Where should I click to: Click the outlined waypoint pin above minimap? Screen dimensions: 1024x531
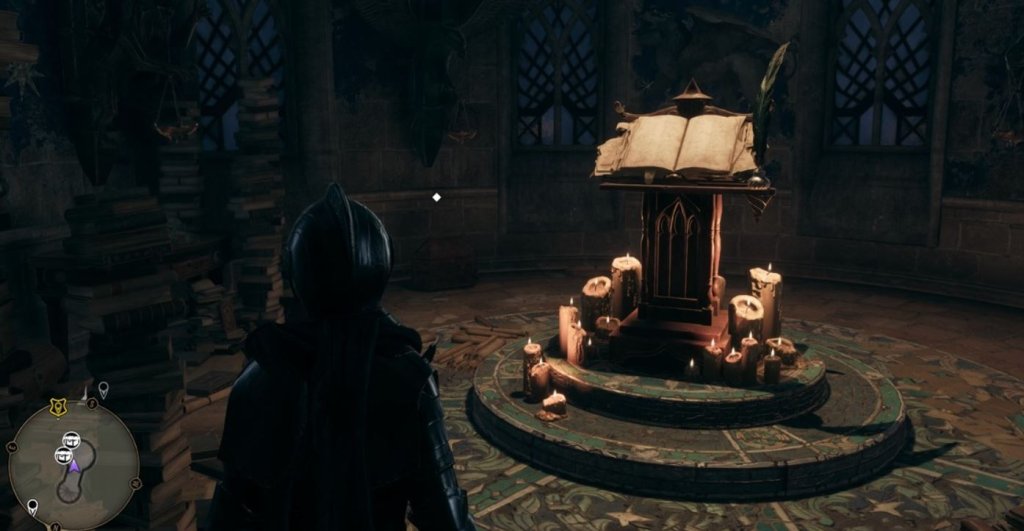pyautogui.click(x=103, y=389)
